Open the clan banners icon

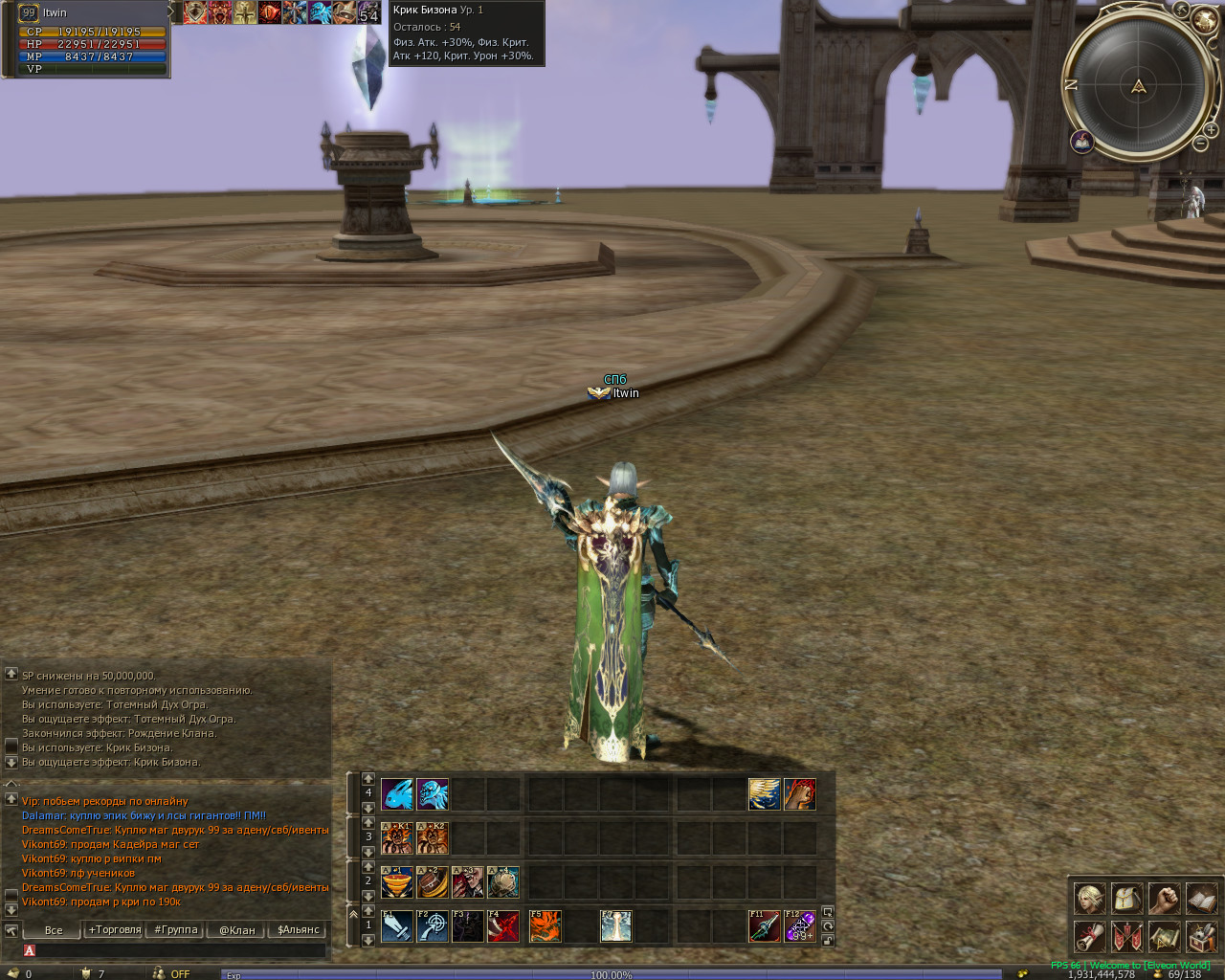(x=1126, y=936)
